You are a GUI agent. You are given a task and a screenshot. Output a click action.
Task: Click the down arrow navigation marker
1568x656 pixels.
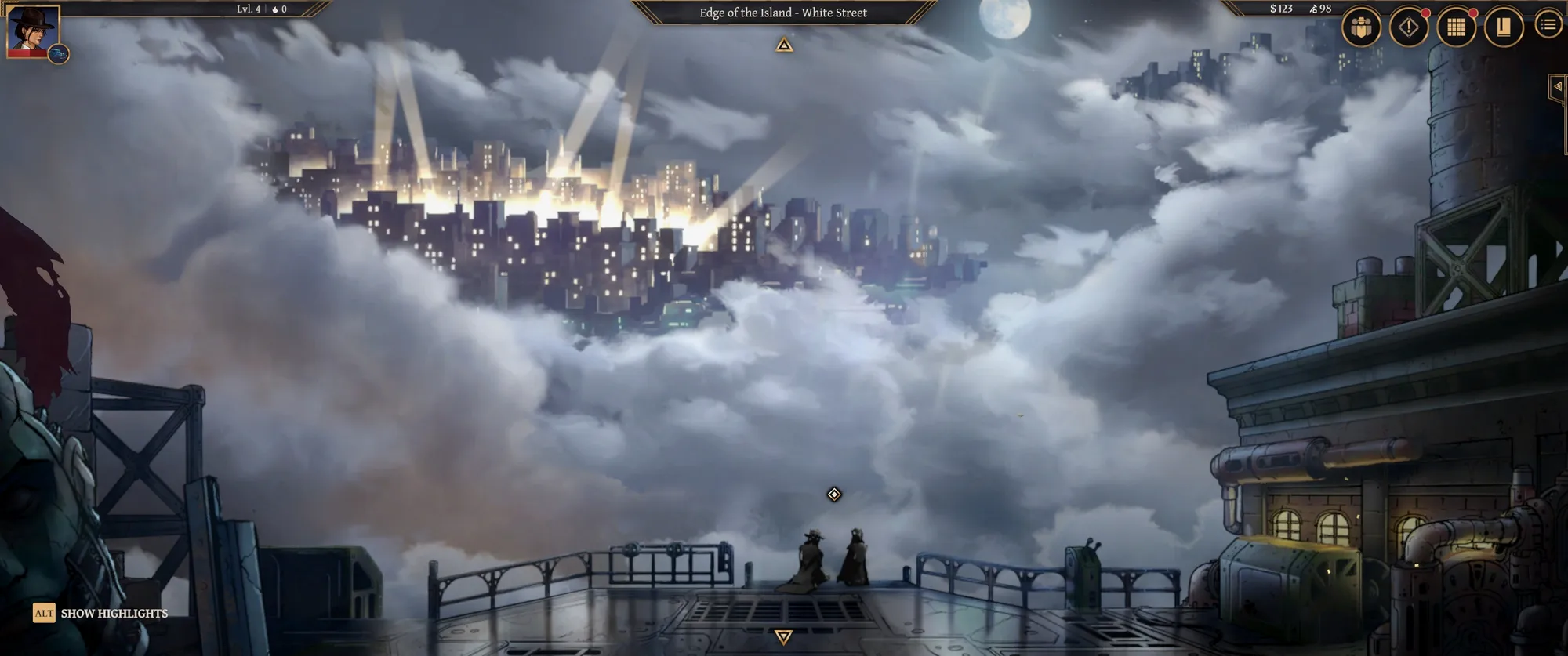coord(783,636)
